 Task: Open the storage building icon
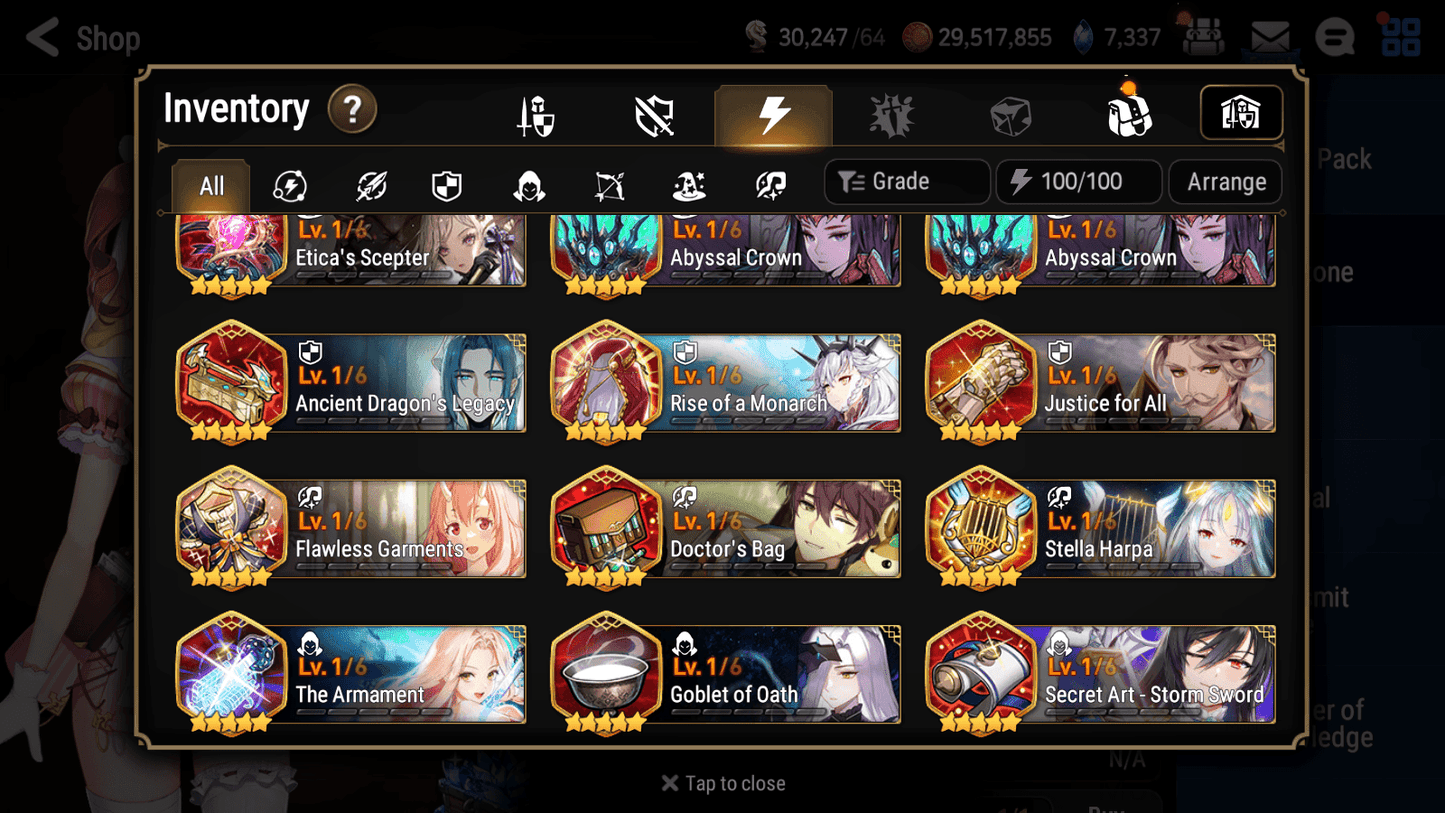click(1240, 113)
